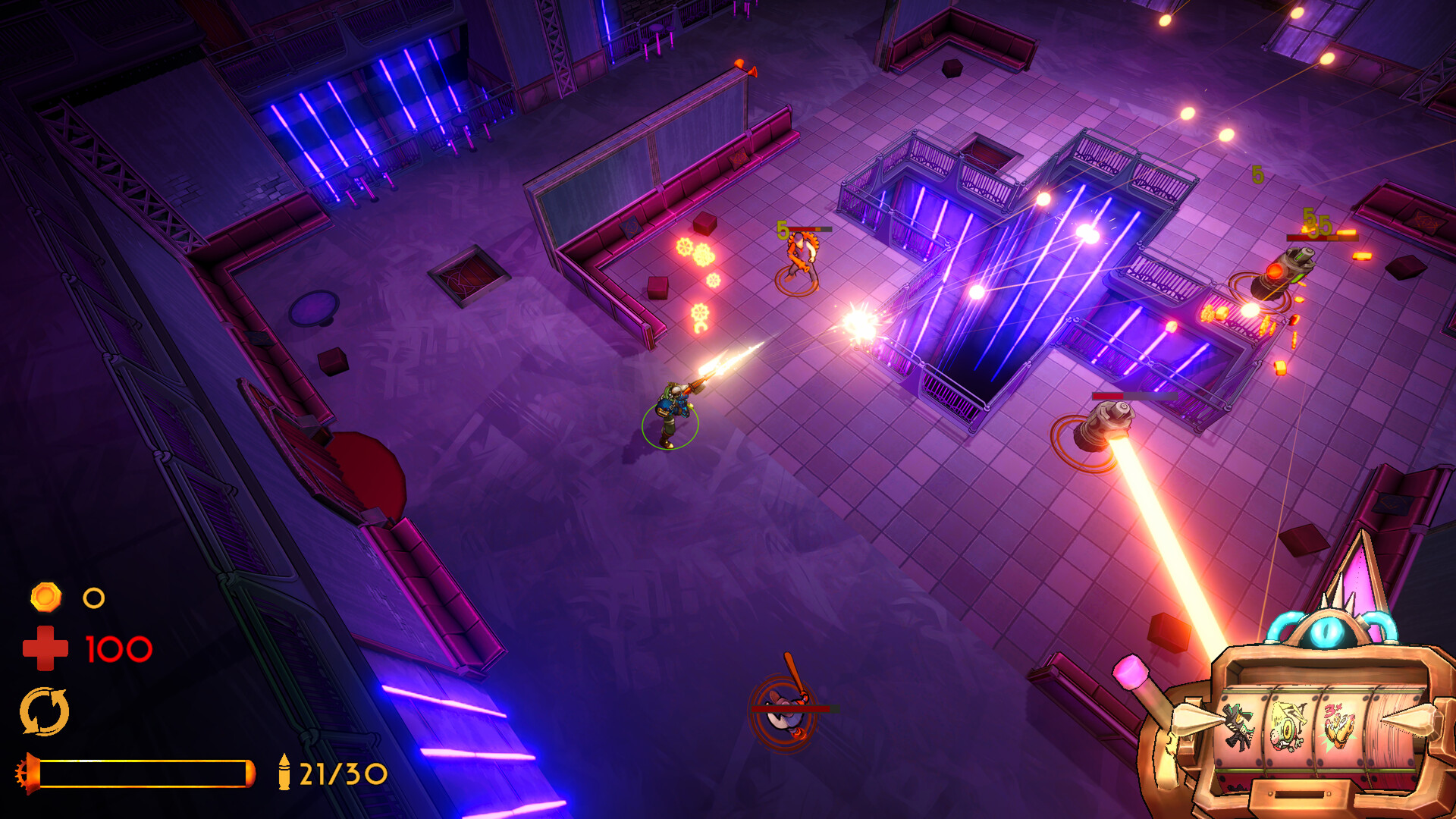
Task: Select the 3x multiplier symbol on the right reel
Action: point(1338,724)
